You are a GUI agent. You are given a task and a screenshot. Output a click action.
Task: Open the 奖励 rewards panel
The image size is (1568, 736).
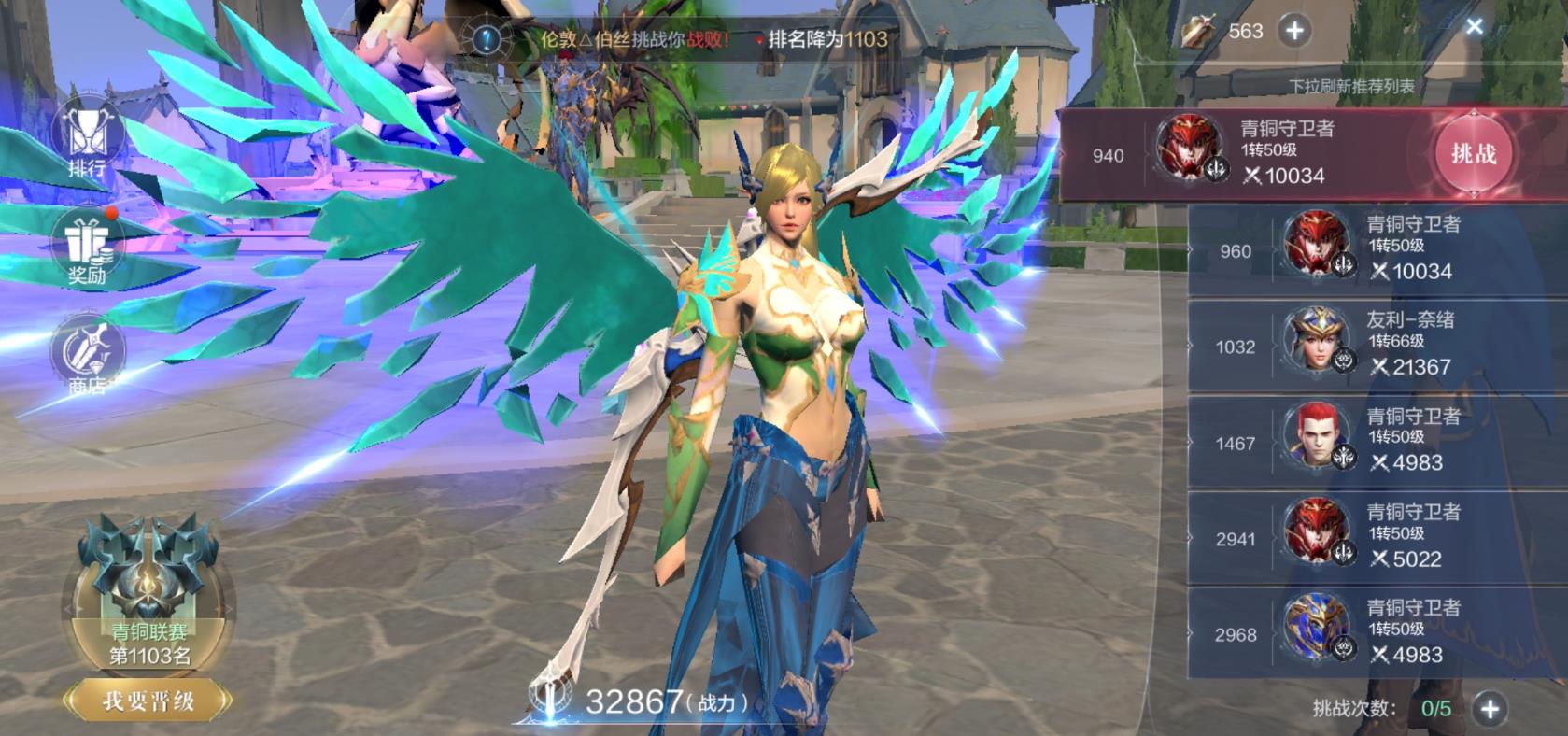tap(87, 247)
